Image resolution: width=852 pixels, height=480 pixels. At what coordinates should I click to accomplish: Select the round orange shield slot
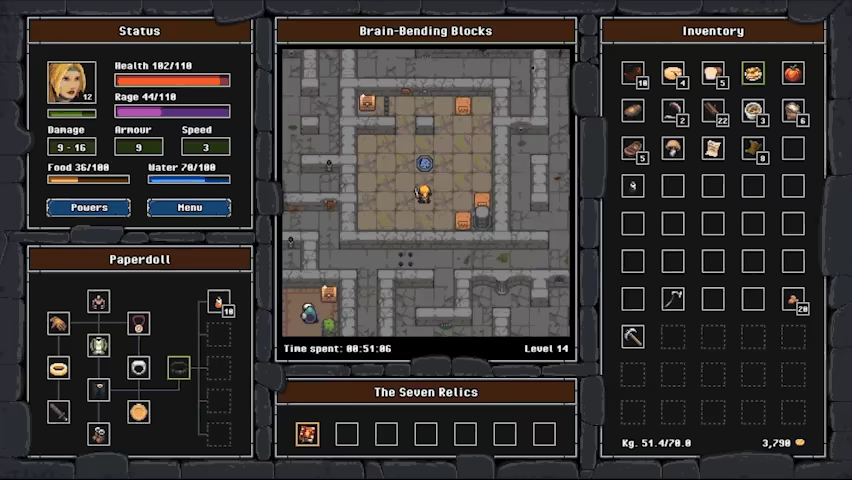tap(139, 410)
